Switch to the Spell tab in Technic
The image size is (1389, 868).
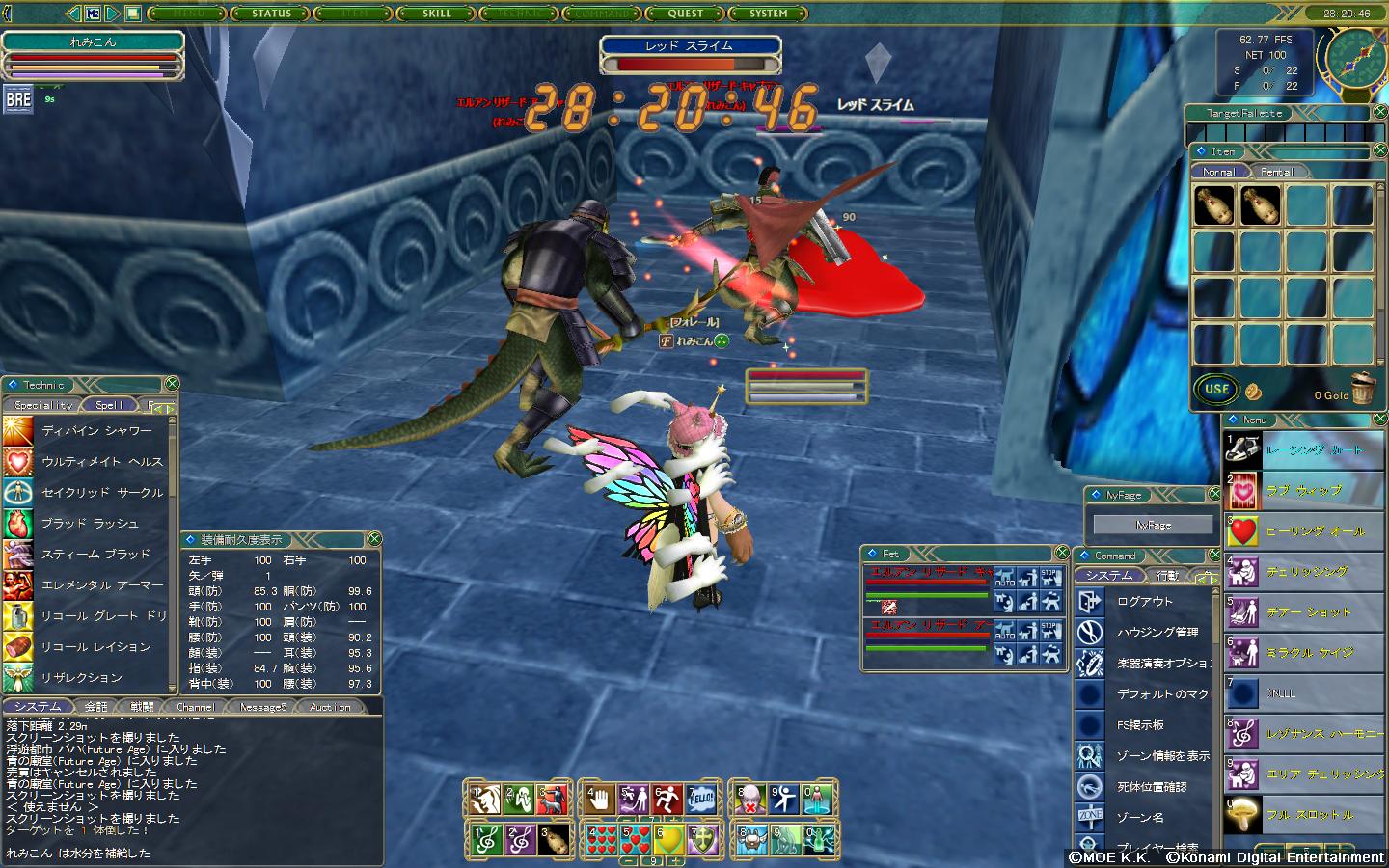[109, 405]
